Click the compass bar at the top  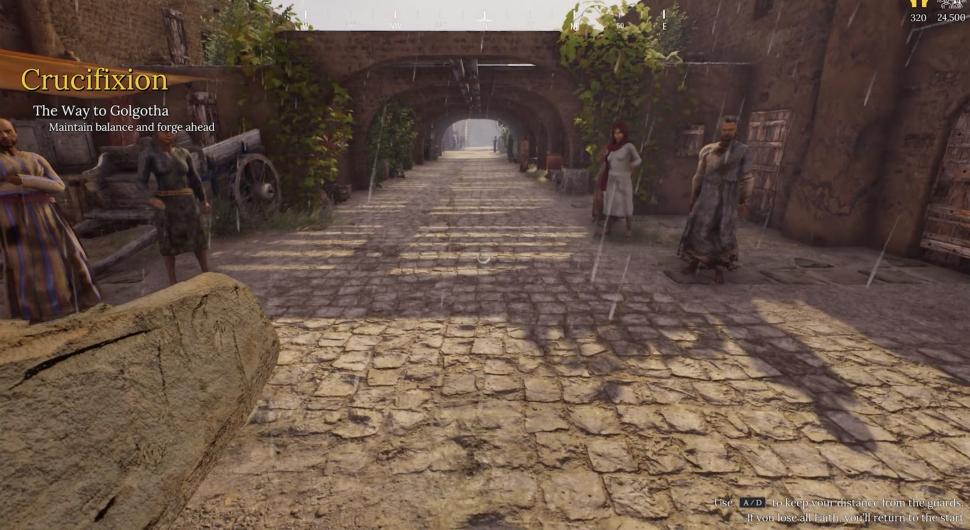[x=485, y=18]
